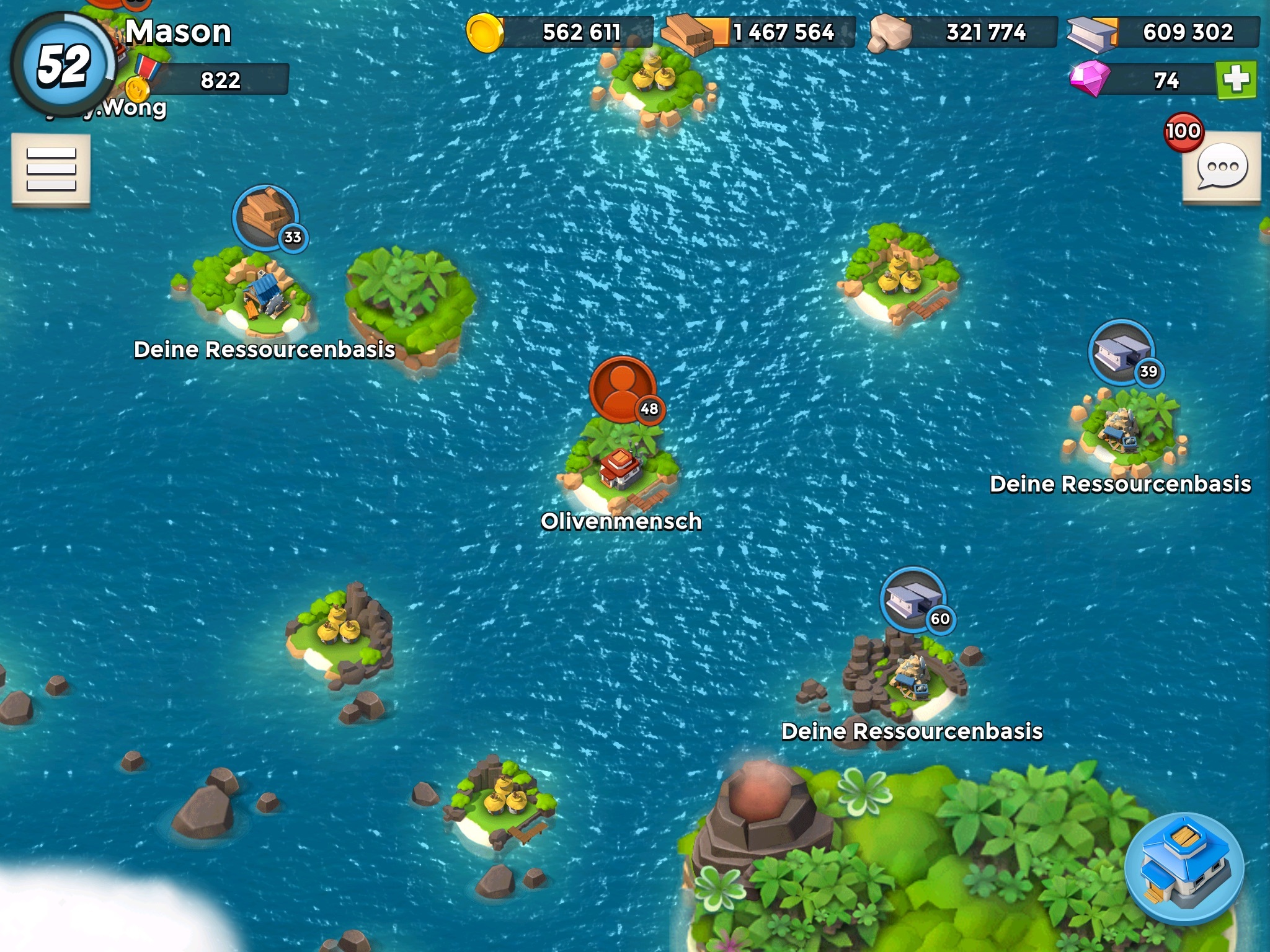Tap the green plus to buy diamonds
1270x952 pixels.
click(x=1237, y=80)
